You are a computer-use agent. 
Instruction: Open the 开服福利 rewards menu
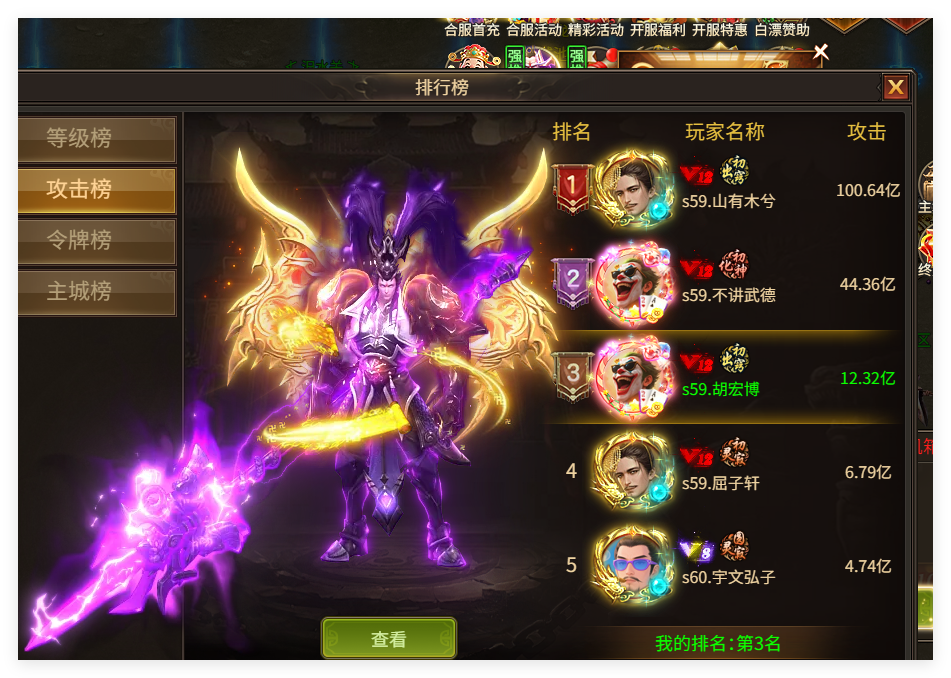pos(658,30)
